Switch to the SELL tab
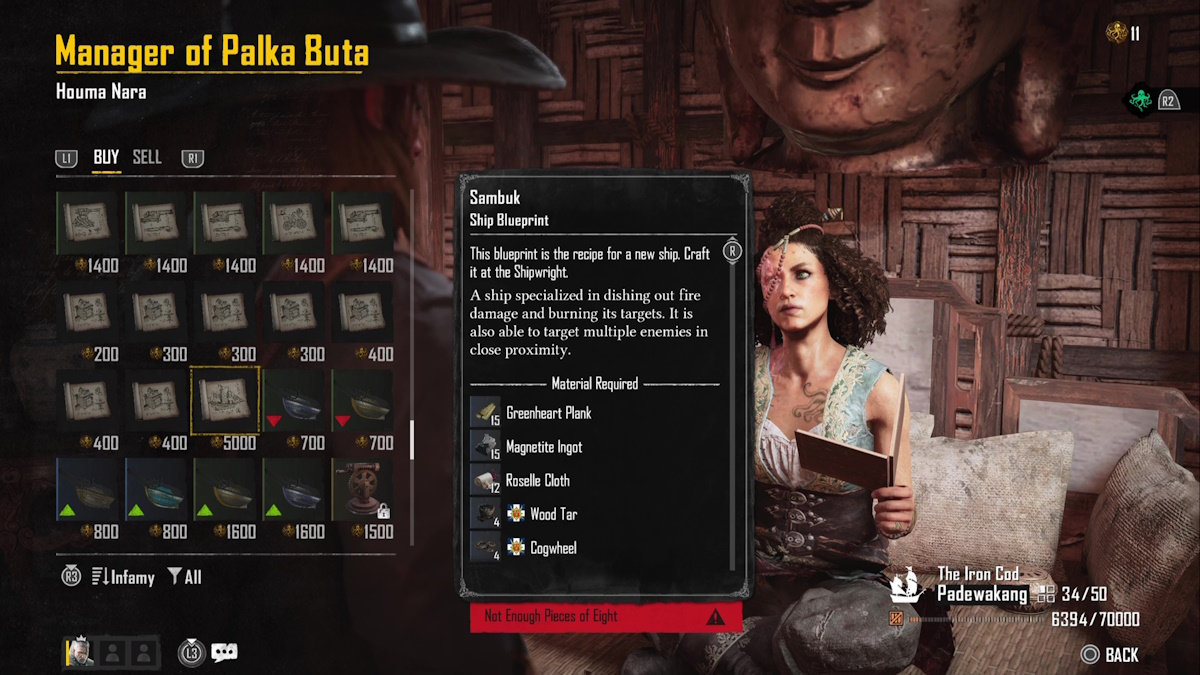The width and height of the screenshot is (1200, 675). (x=147, y=157)
